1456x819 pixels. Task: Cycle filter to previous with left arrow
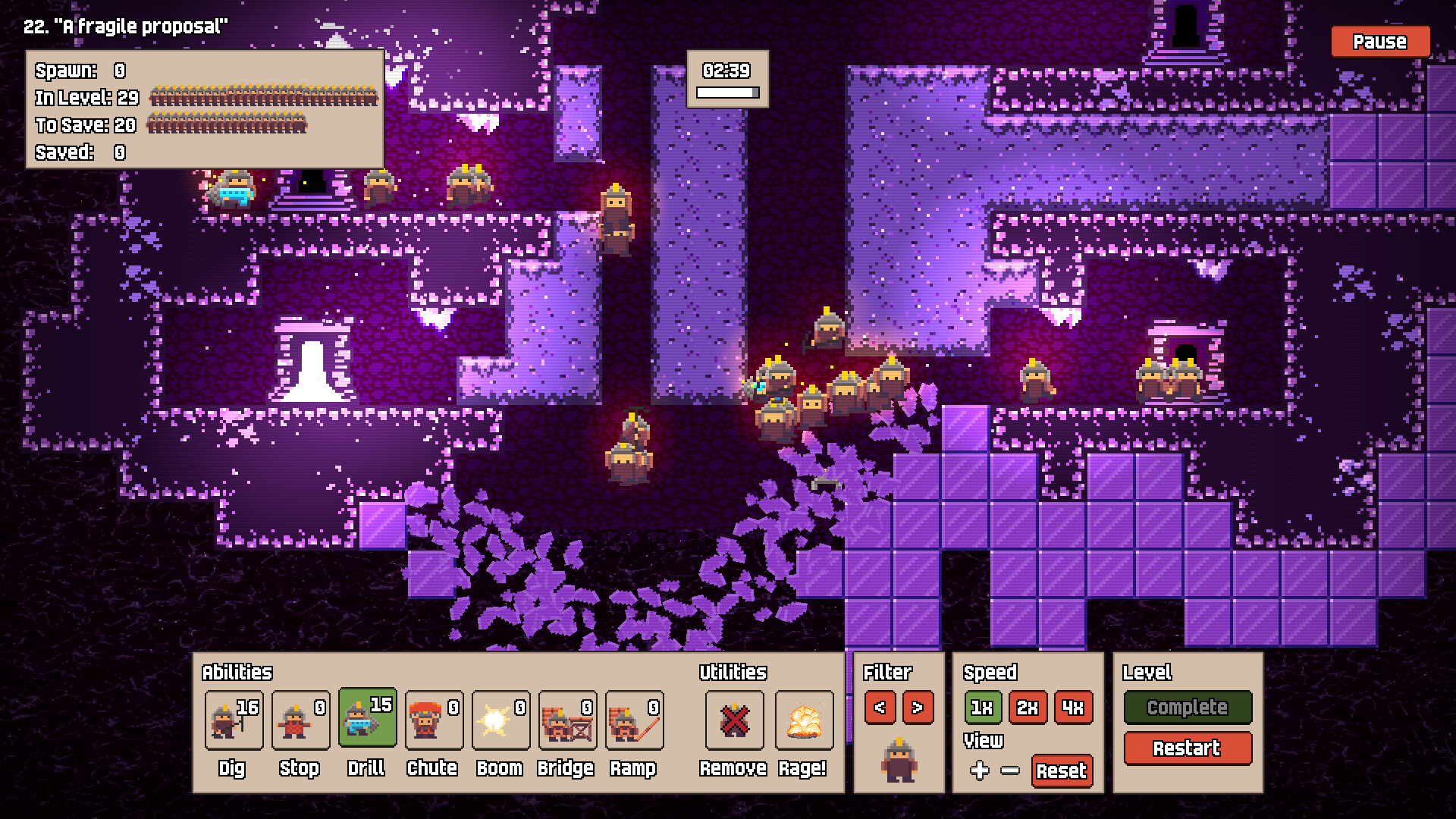pos(880,708)
